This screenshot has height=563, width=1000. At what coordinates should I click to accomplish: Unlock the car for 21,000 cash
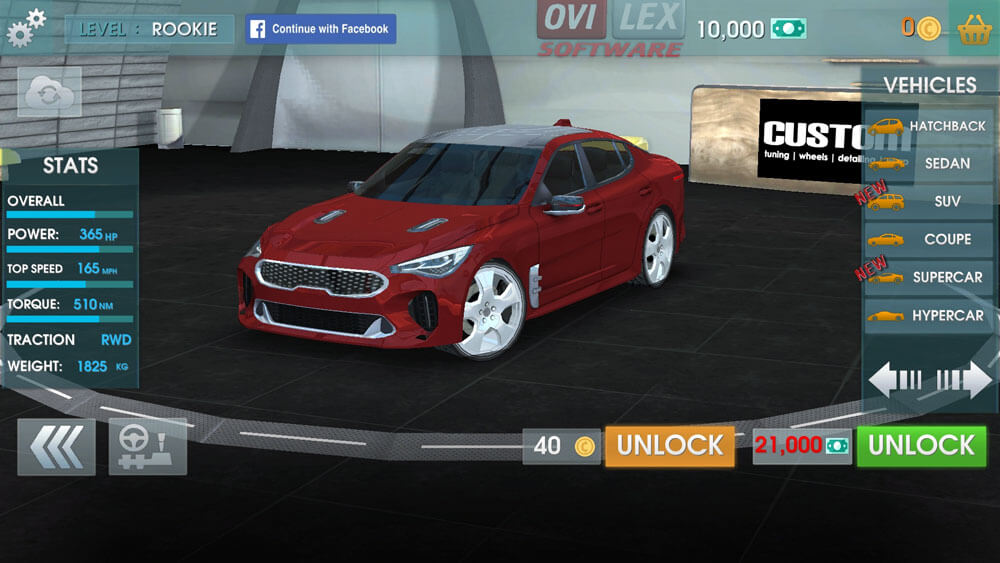[921, 446]
